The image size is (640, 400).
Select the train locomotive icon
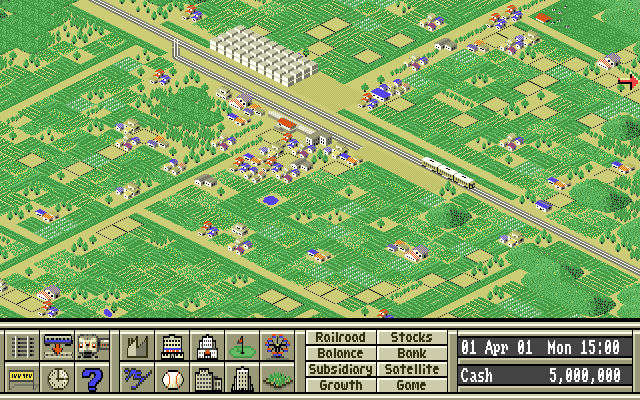point(92,347)
